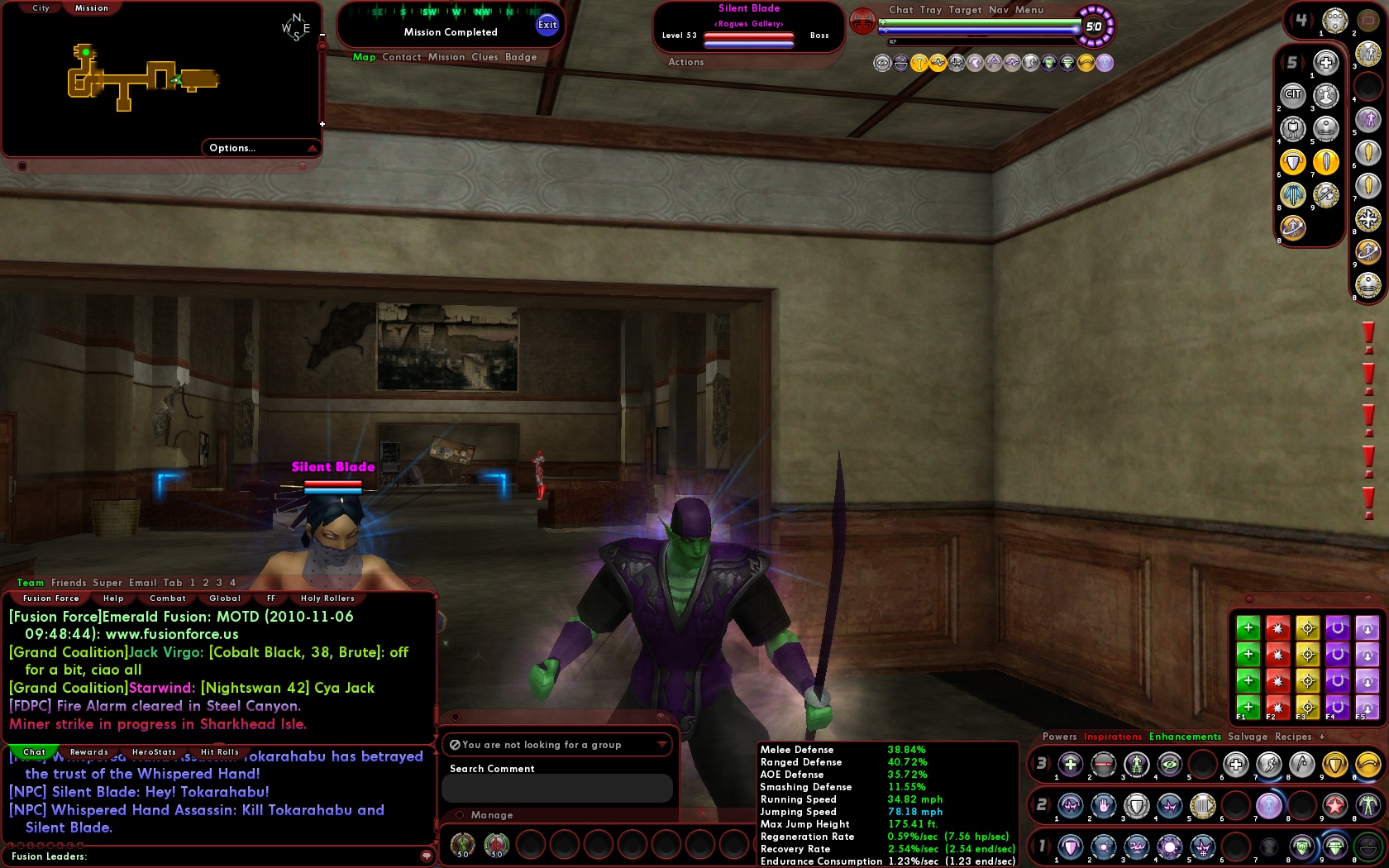Image resolution: width=1389 pixels, height=868 pixels.
Task: Click the Exit button on the completed mission
Action: tap(546, 25)
